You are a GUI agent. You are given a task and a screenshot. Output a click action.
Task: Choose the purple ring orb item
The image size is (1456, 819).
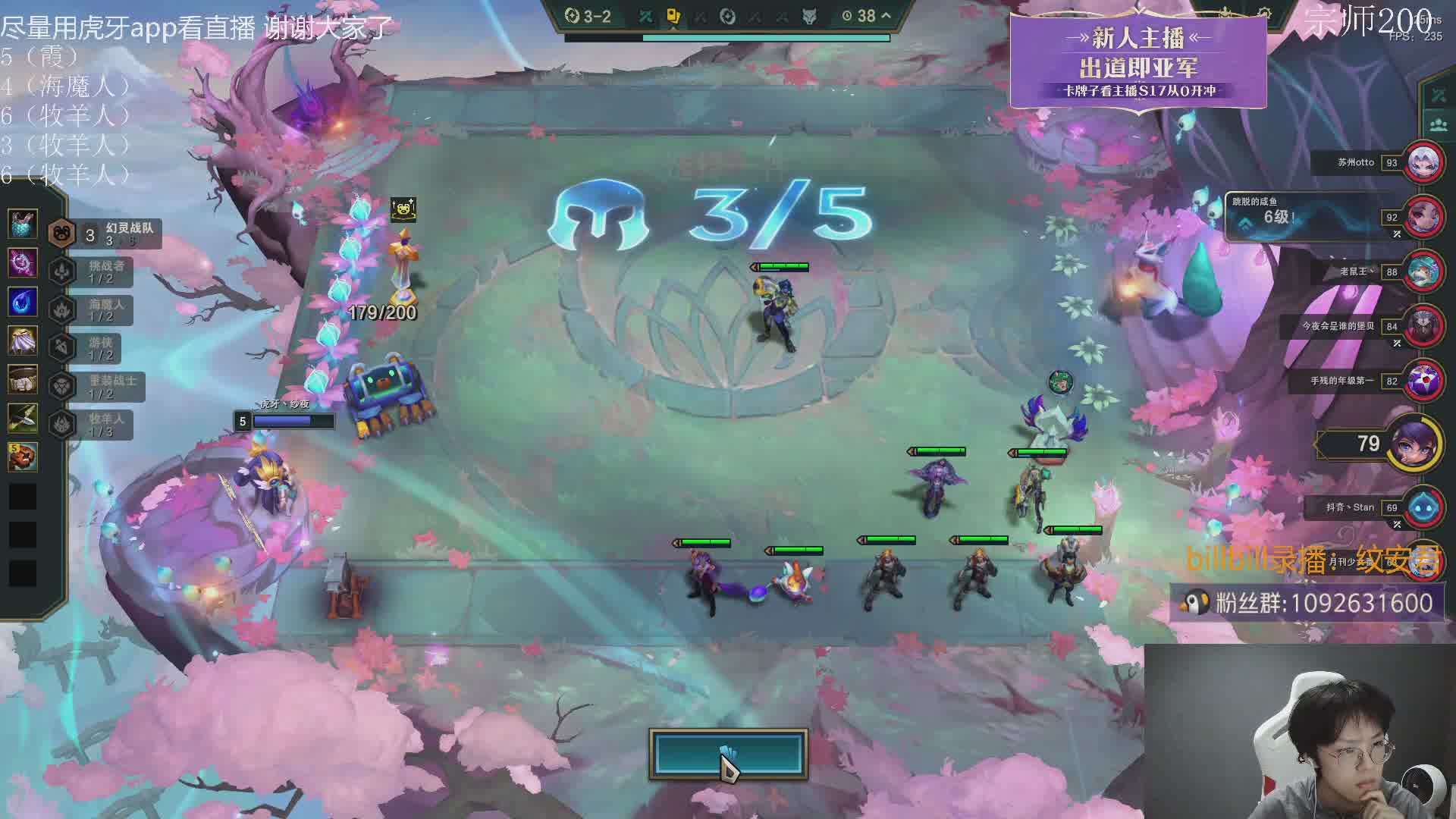23,262
